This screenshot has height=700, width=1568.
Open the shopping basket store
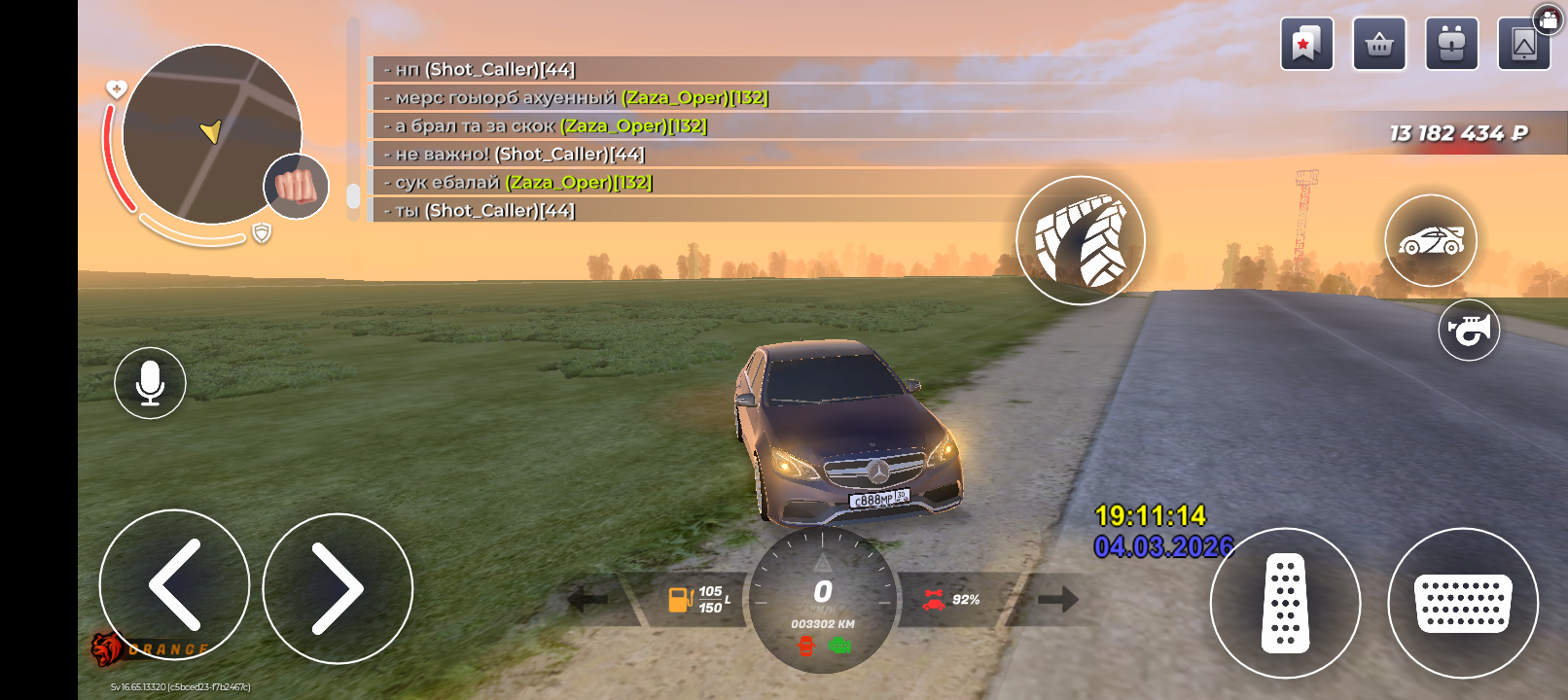(1379, 44)
